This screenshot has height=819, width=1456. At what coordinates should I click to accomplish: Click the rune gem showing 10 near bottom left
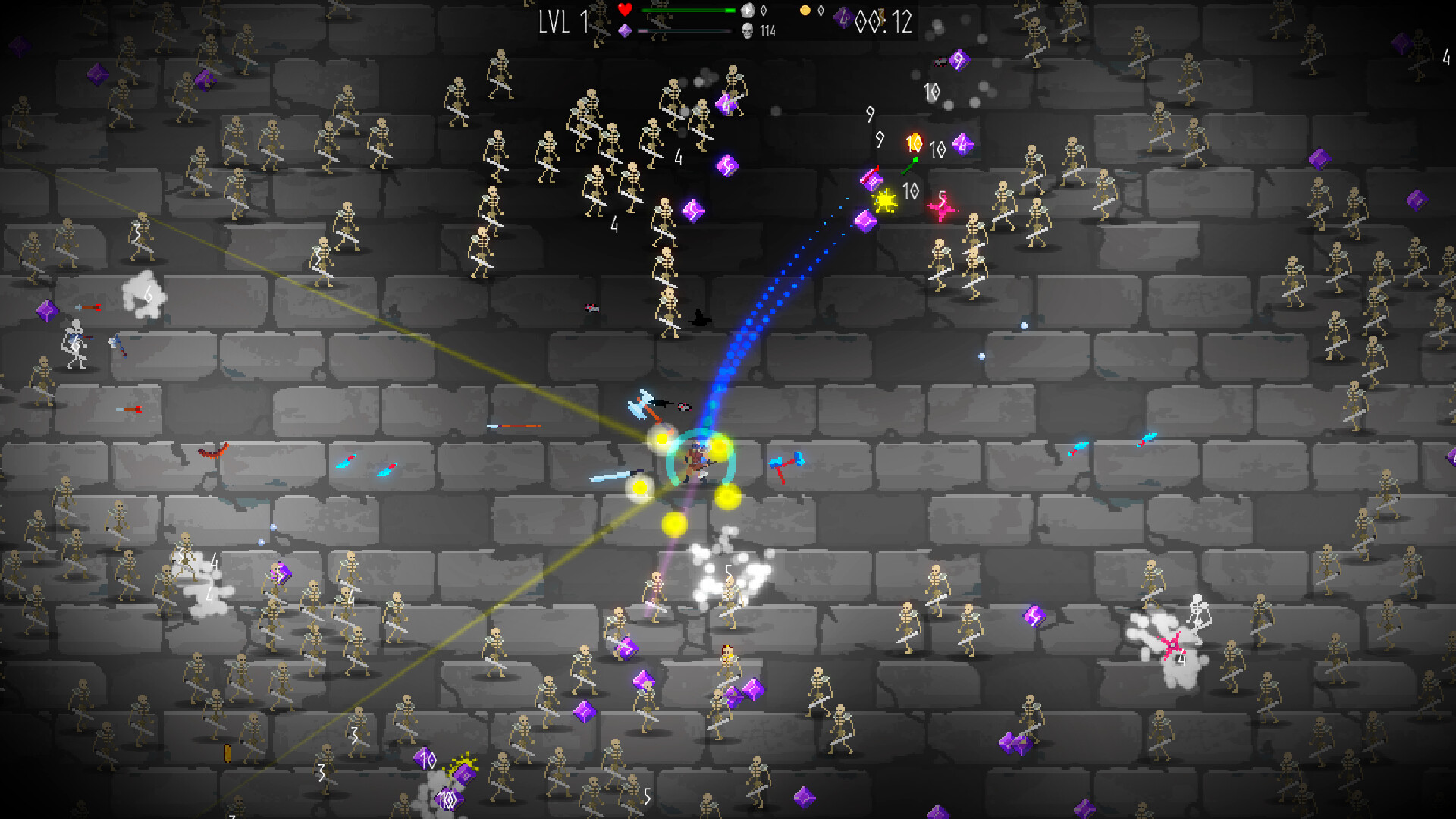click(425, 758)
